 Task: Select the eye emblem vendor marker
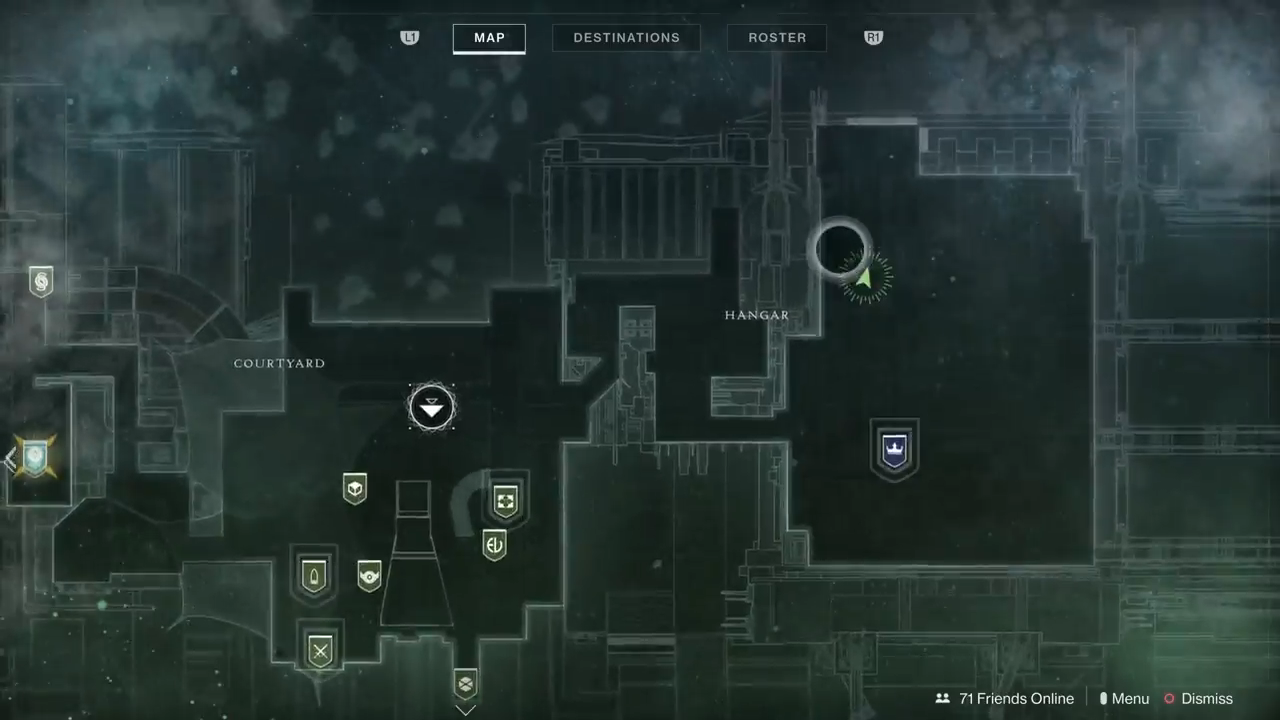tap(369, 576)
